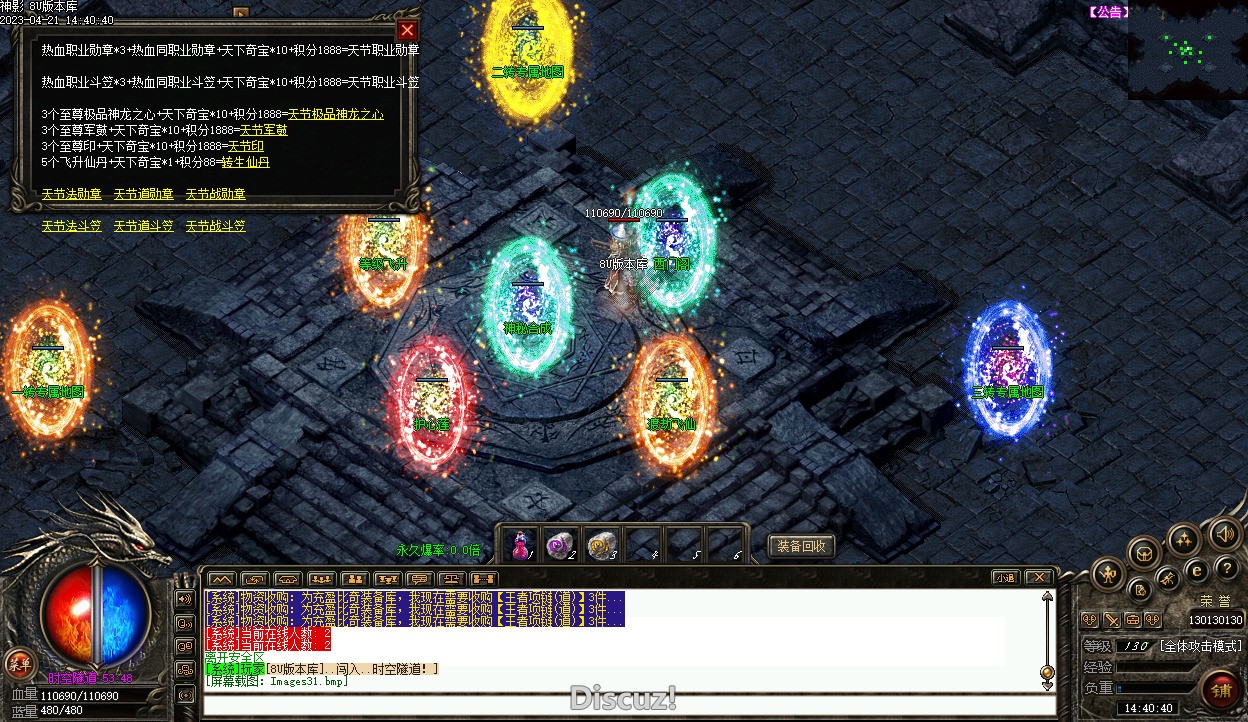Click the 天节印 exchange link
This screenshot has height=722, width=1248.
tap(246, 146)
